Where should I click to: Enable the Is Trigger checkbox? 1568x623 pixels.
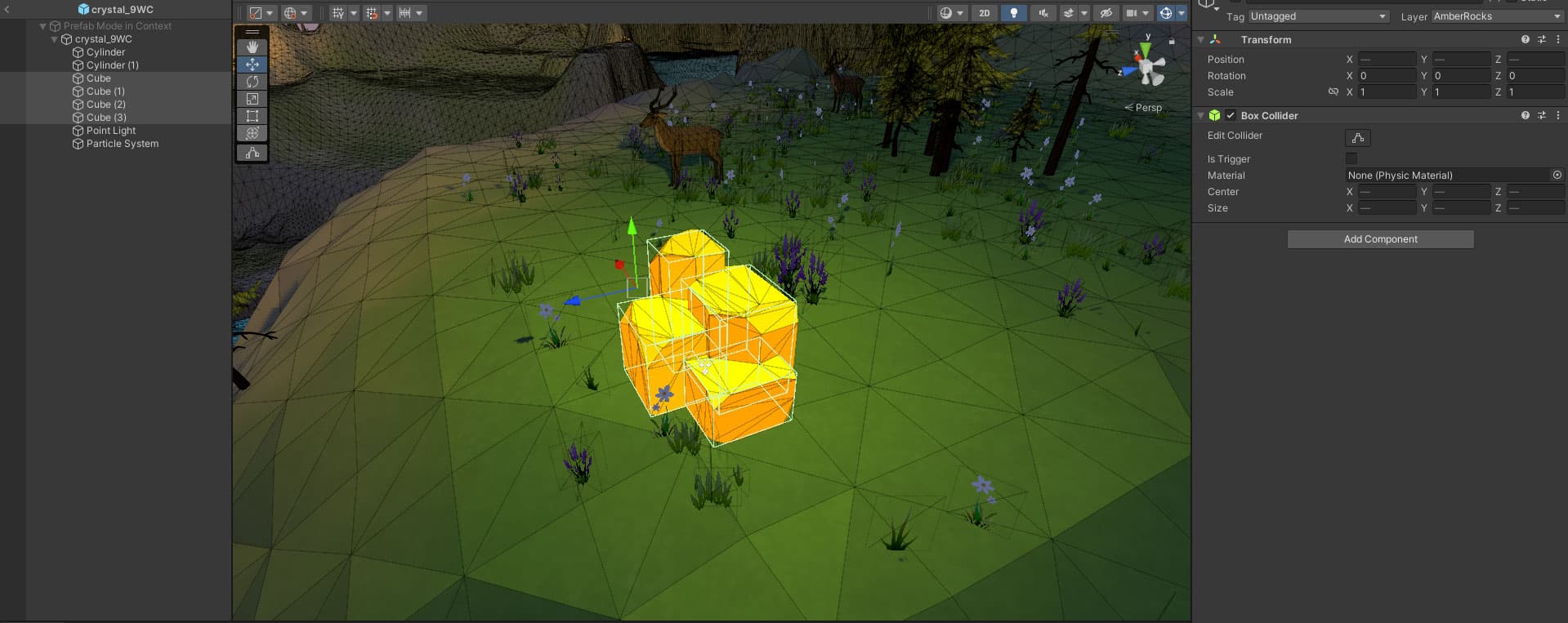1351,158
